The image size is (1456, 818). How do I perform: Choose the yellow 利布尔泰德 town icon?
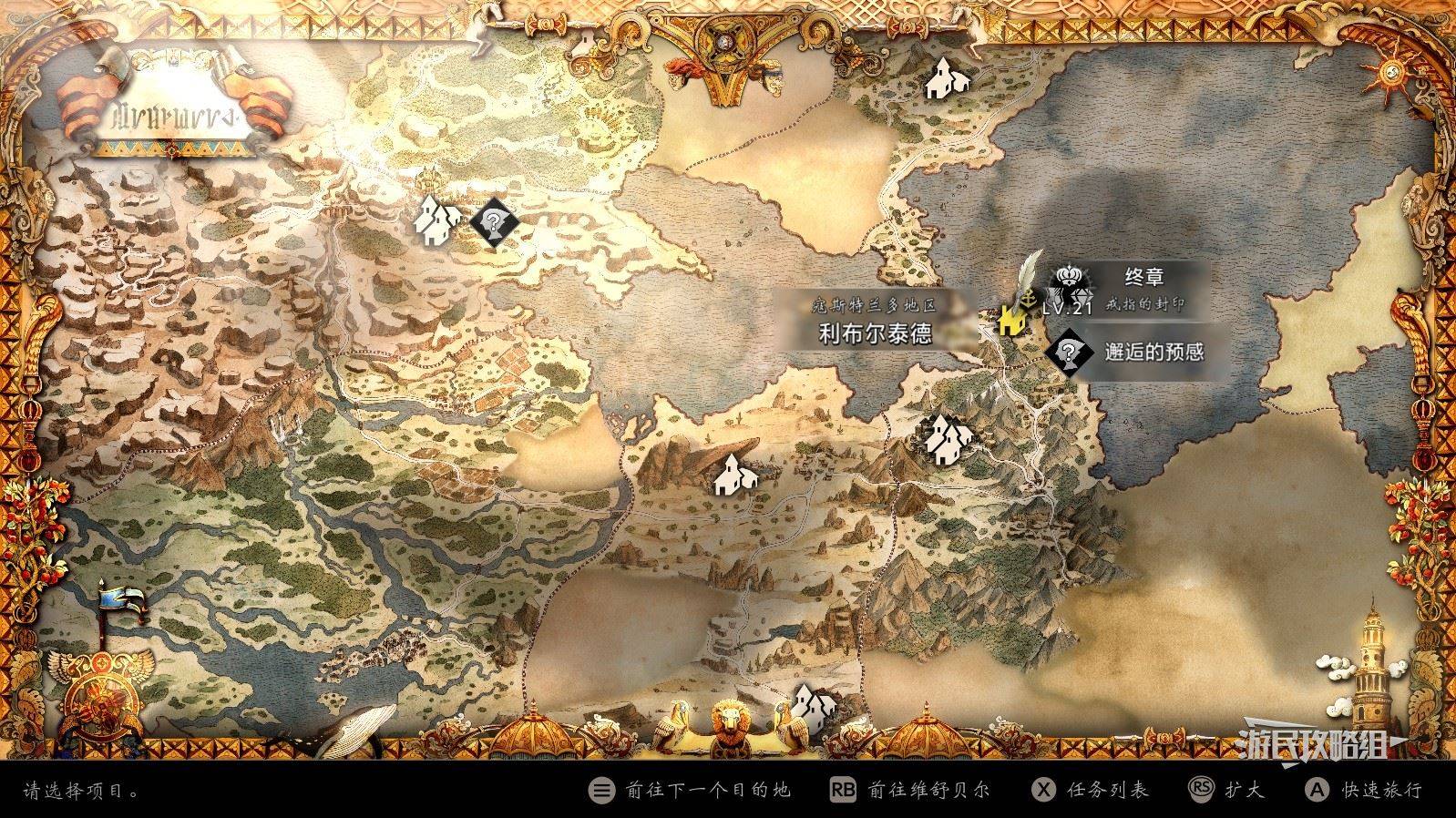pyautogui.click(x=1009, y=321)
